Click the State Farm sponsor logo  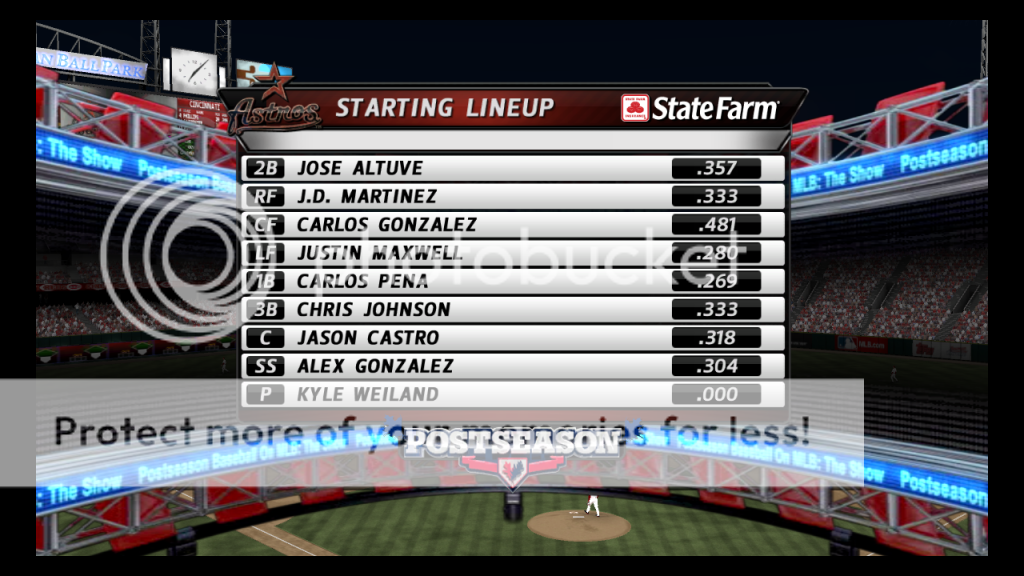(x=699, y=108)
